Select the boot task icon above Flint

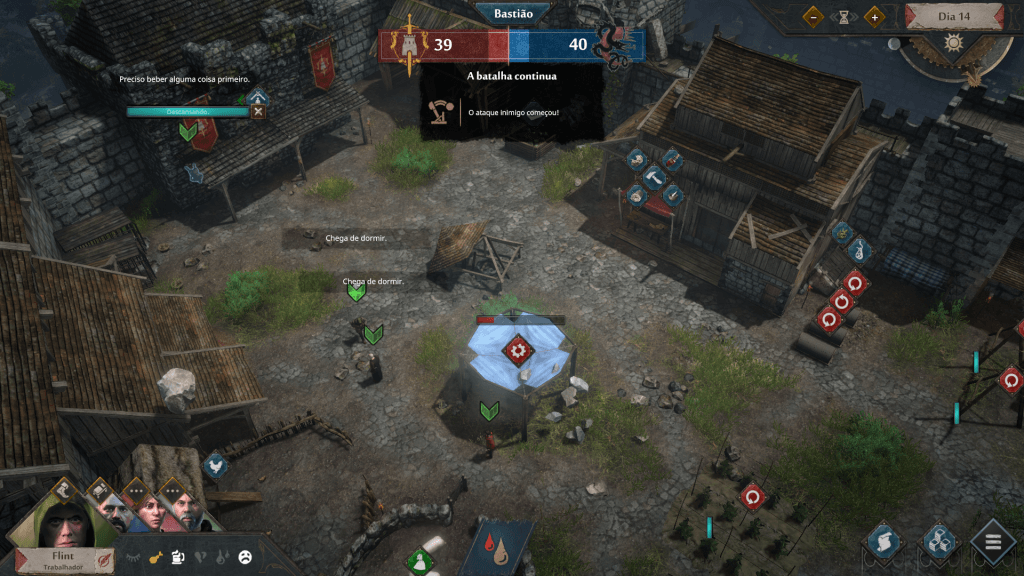point(64,489)
